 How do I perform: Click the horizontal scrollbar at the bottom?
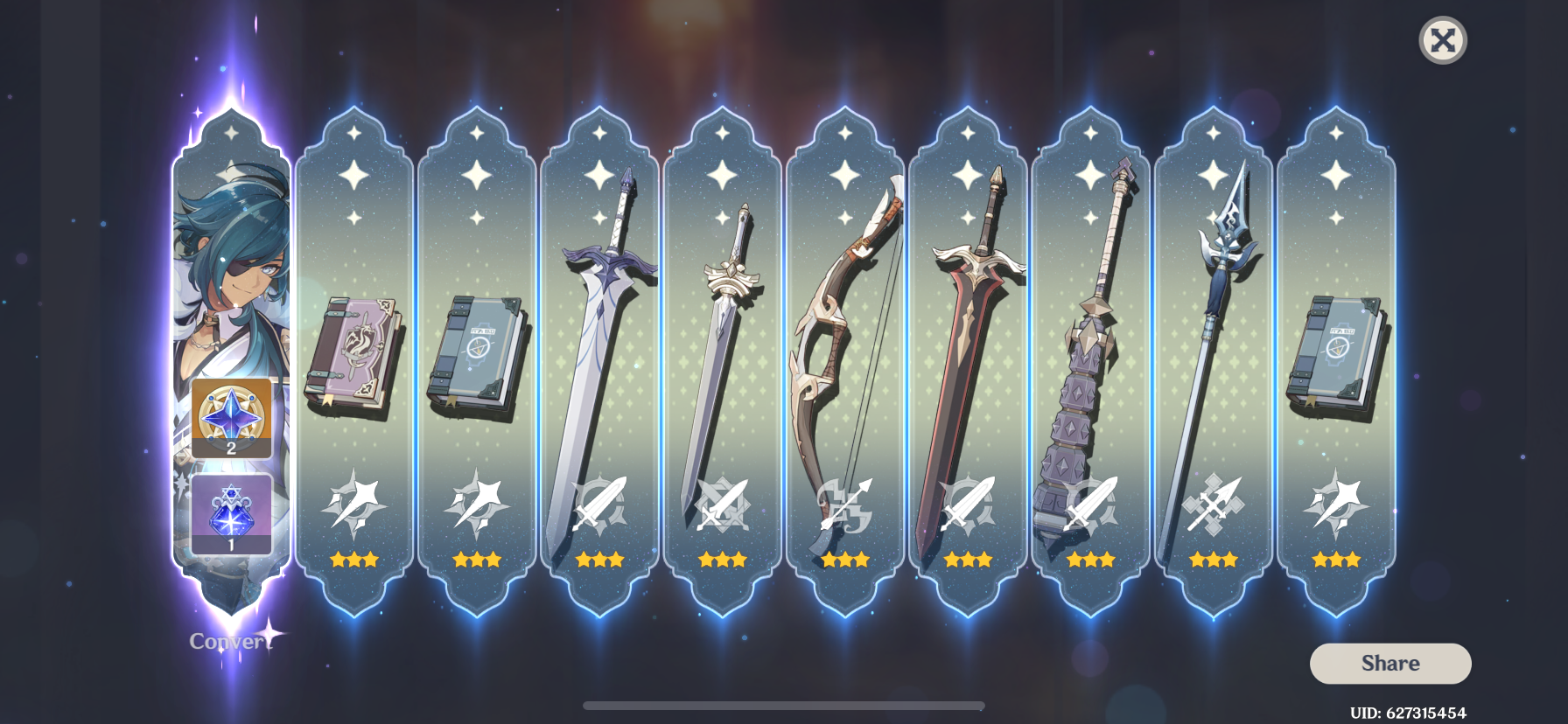pyautogui.click(x=781, y=705)
